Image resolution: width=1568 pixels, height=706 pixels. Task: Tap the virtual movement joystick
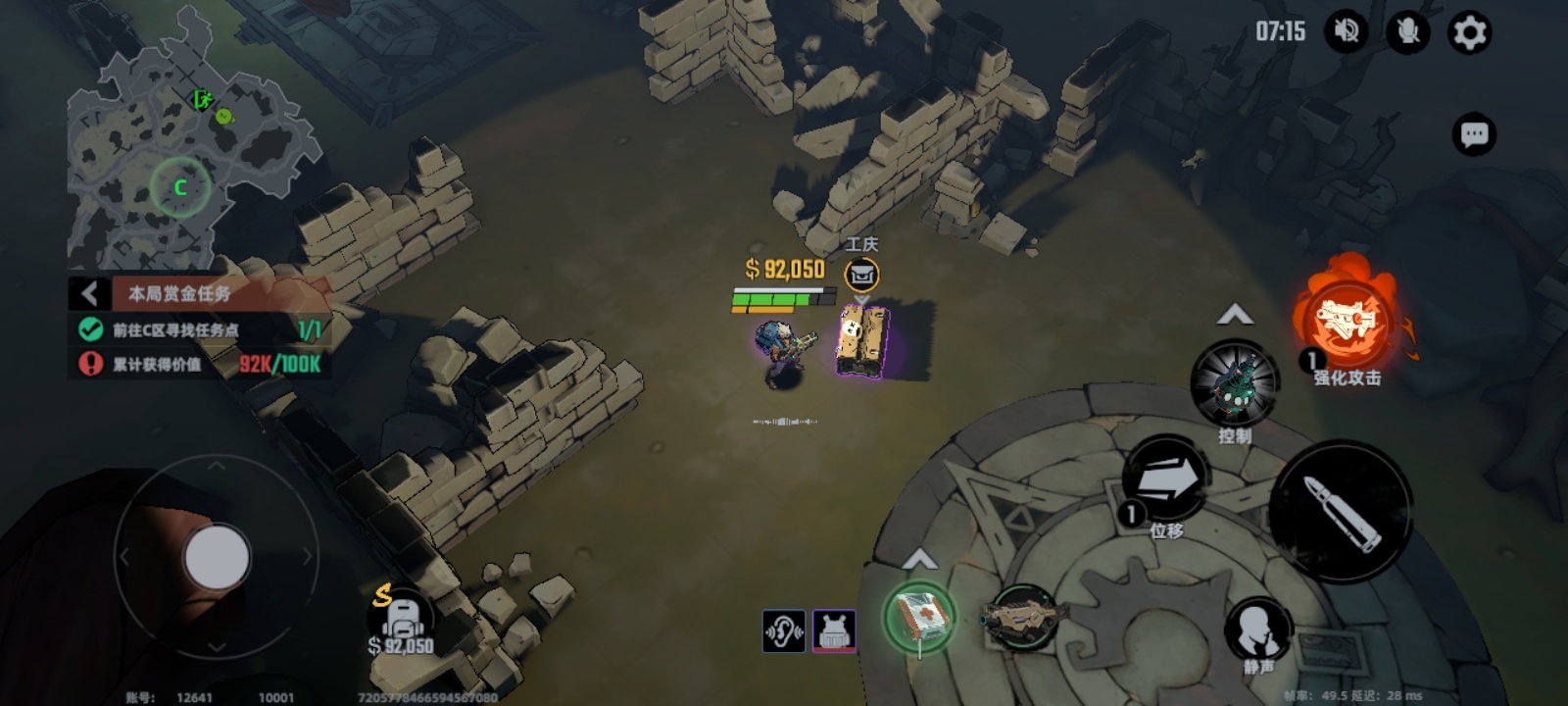click(x=217, y=557)
